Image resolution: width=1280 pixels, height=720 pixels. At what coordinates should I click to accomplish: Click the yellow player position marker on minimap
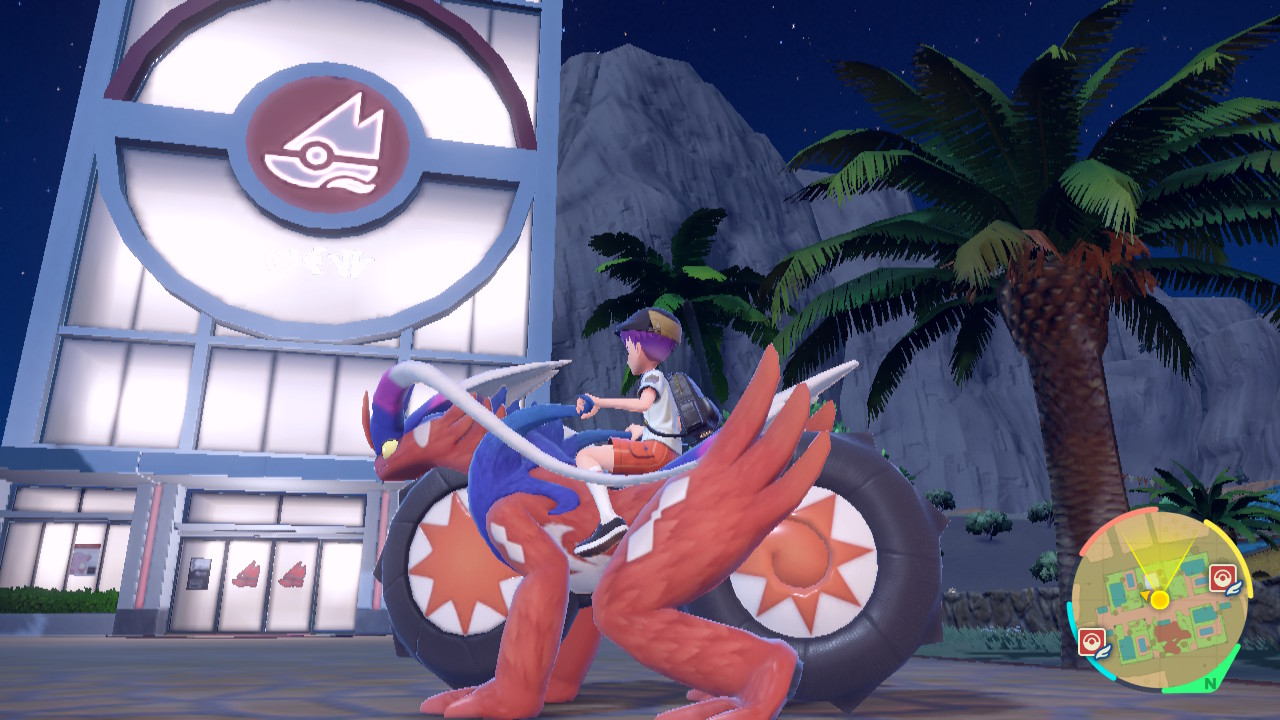click(x=1160, y=600)
